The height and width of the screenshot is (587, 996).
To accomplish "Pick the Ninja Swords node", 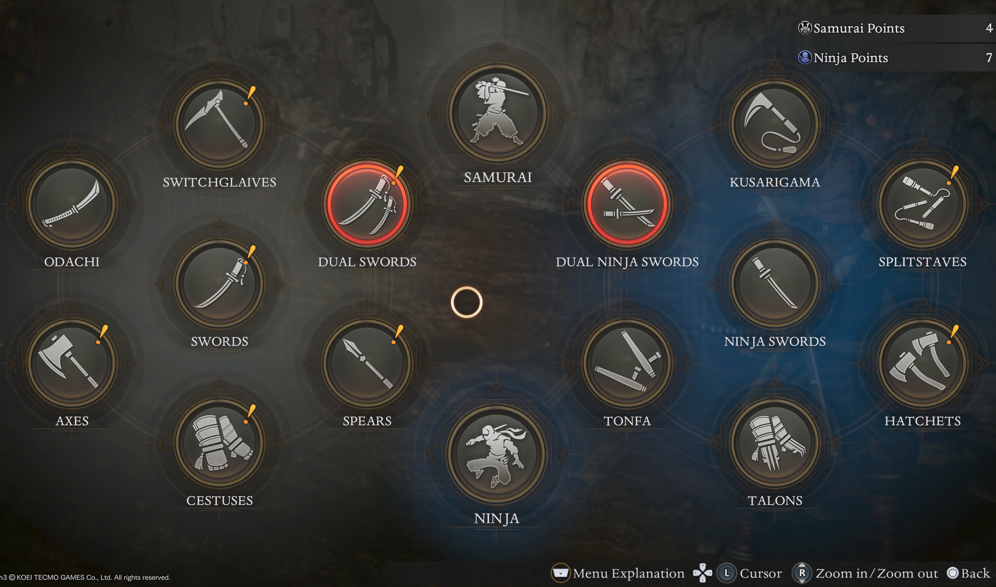I will click(x=775, y=283).
